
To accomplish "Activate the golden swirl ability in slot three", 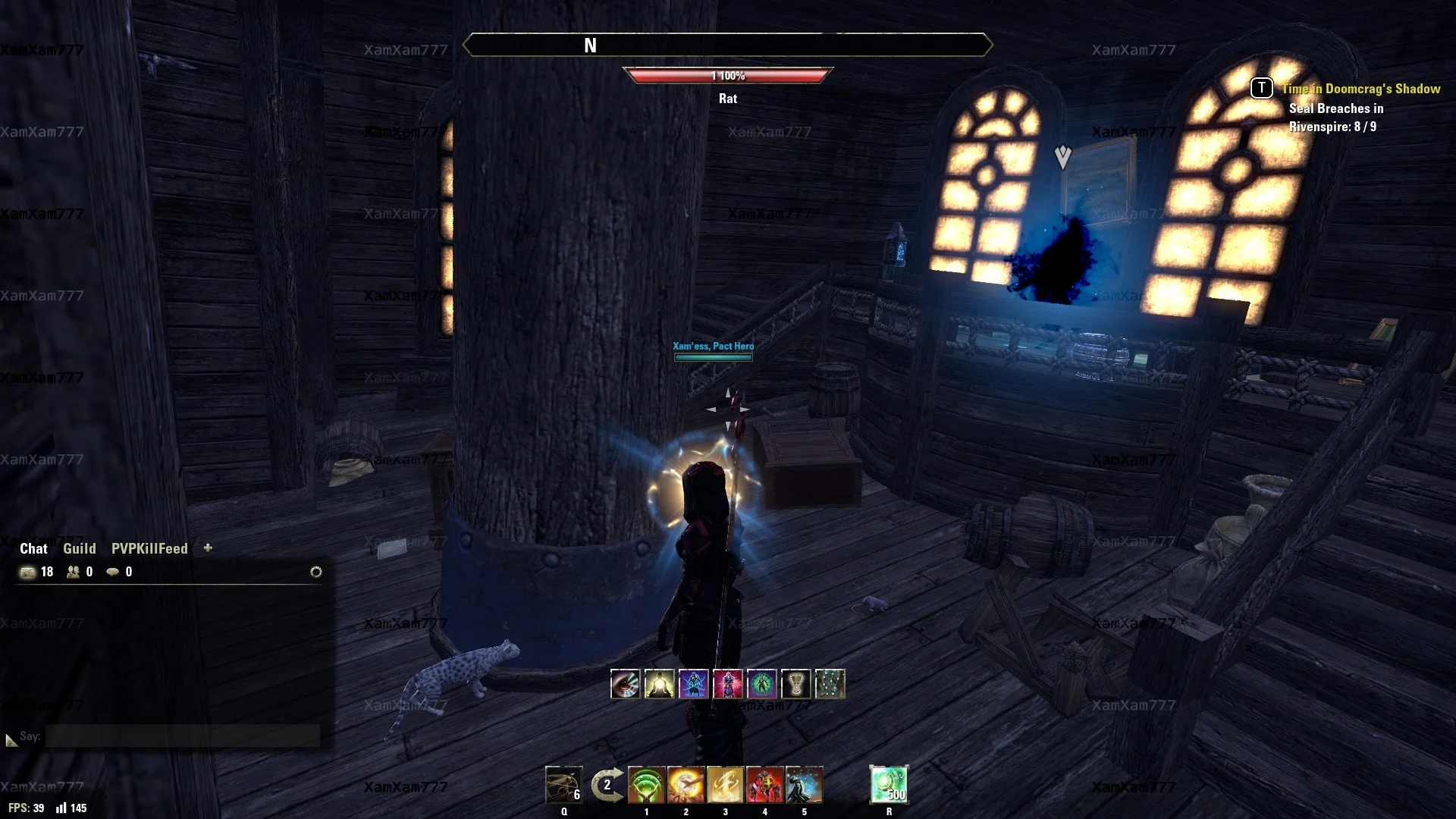I will pyautogui.click(x=725, y=785).
